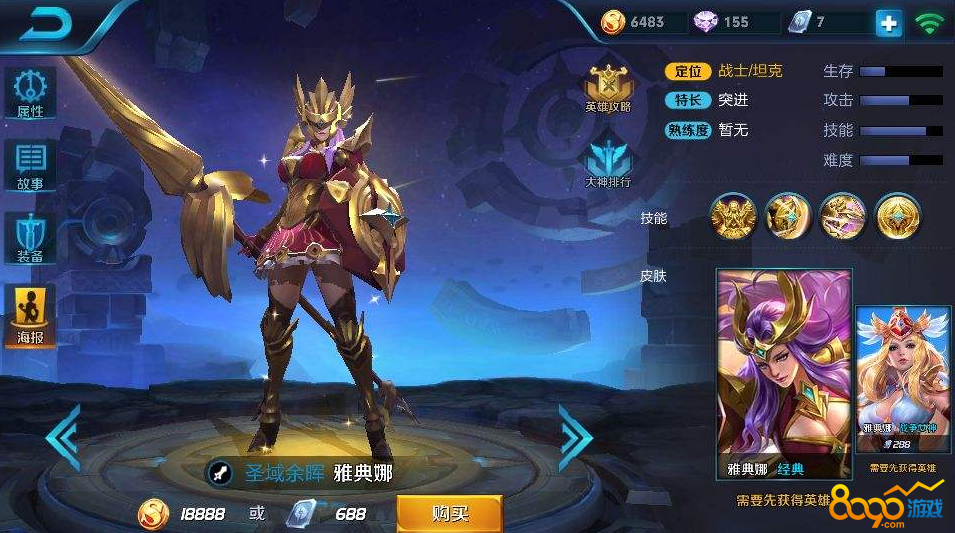
Task: Select the first skill icon
Action: (x=732, y=217)
